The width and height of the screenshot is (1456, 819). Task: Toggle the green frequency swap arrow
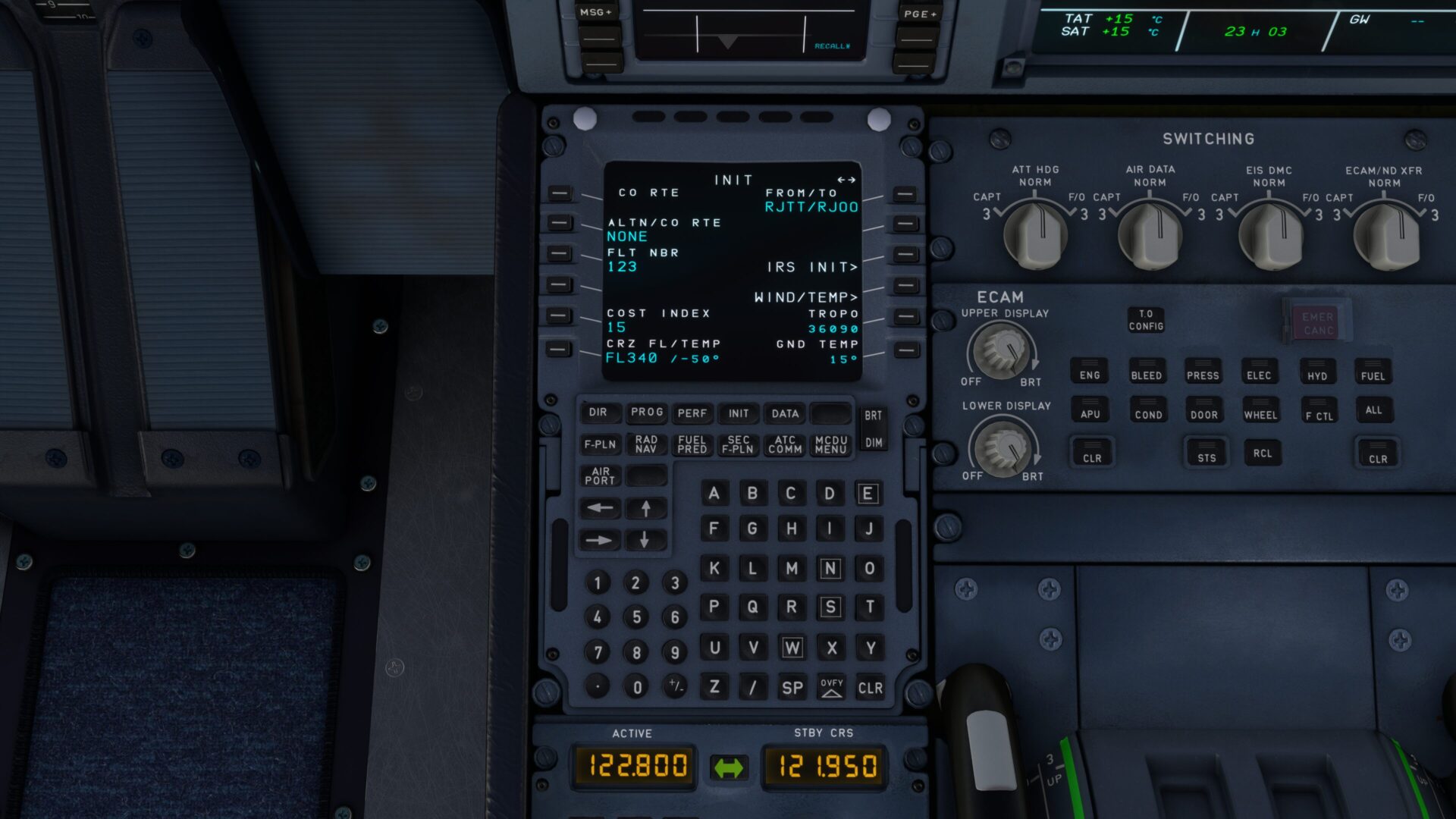pos(730,767)
